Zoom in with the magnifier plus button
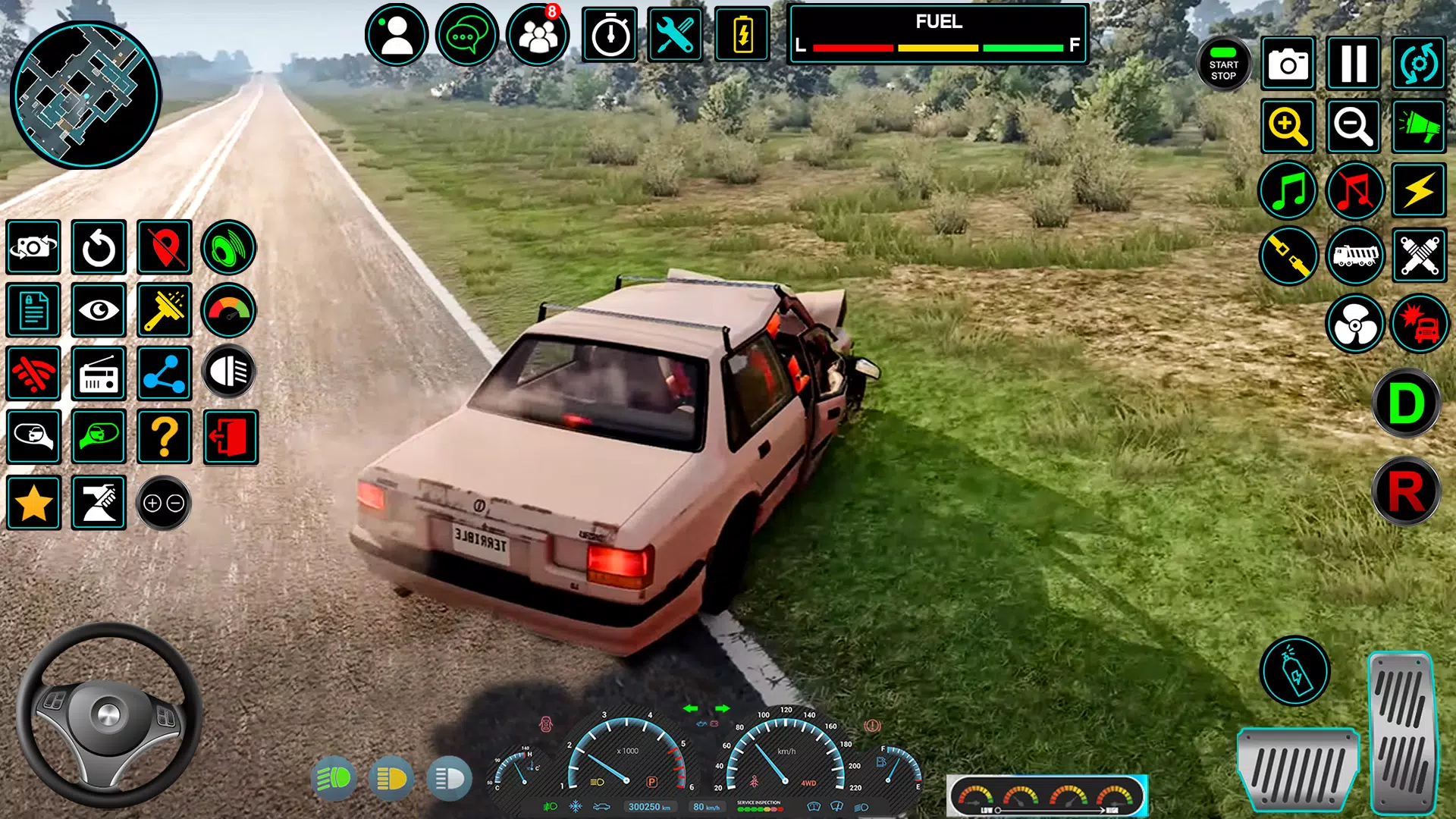Screen dimensions: 1456x819 tap(1288, 126)
